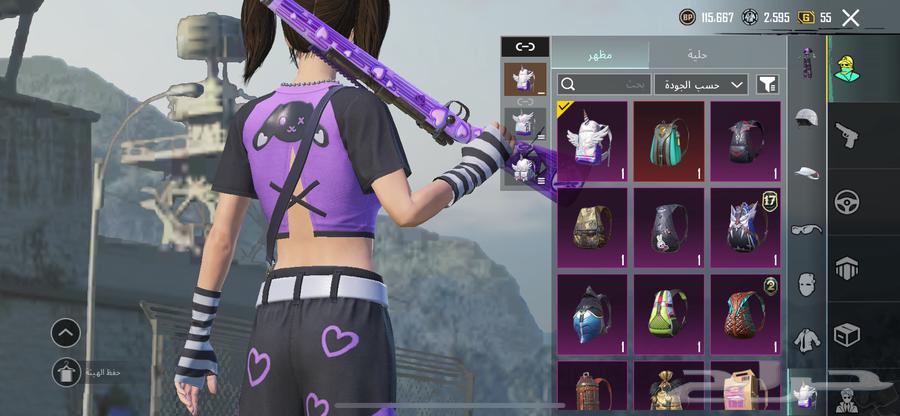Select the black and red backpack
900x416 pixels.
pyautogui.click(x=745, y=141)
